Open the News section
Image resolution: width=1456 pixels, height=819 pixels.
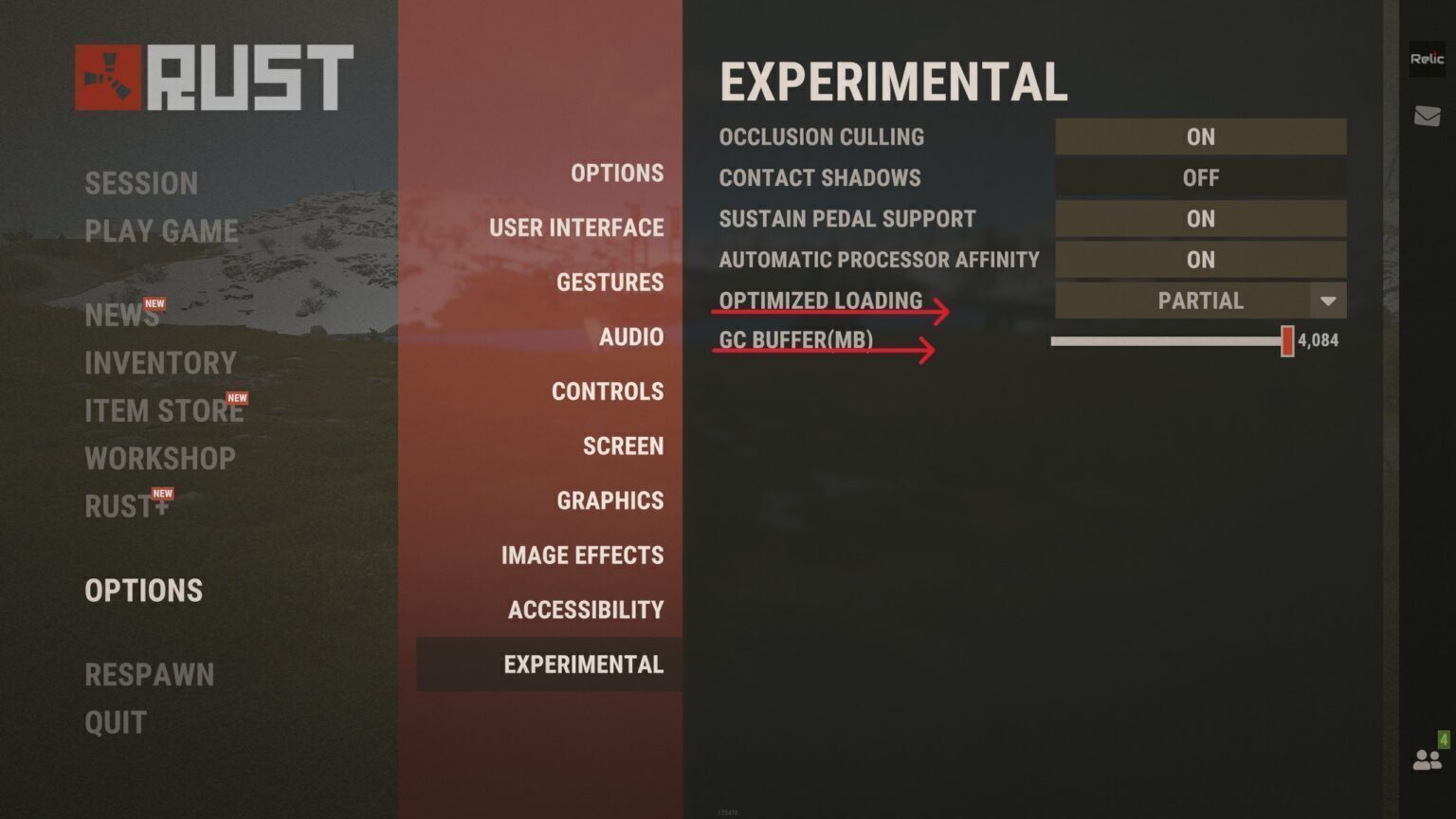[x=121, y=315]
